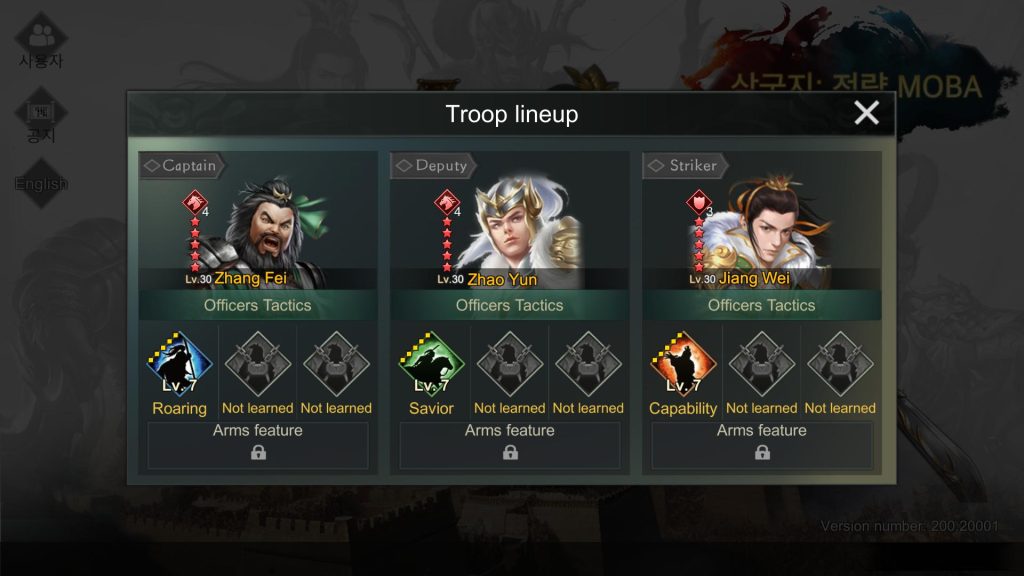Viewport: 1024px width, 576px height.
Task: Open the user account button
Action: [x=41, y=42]
